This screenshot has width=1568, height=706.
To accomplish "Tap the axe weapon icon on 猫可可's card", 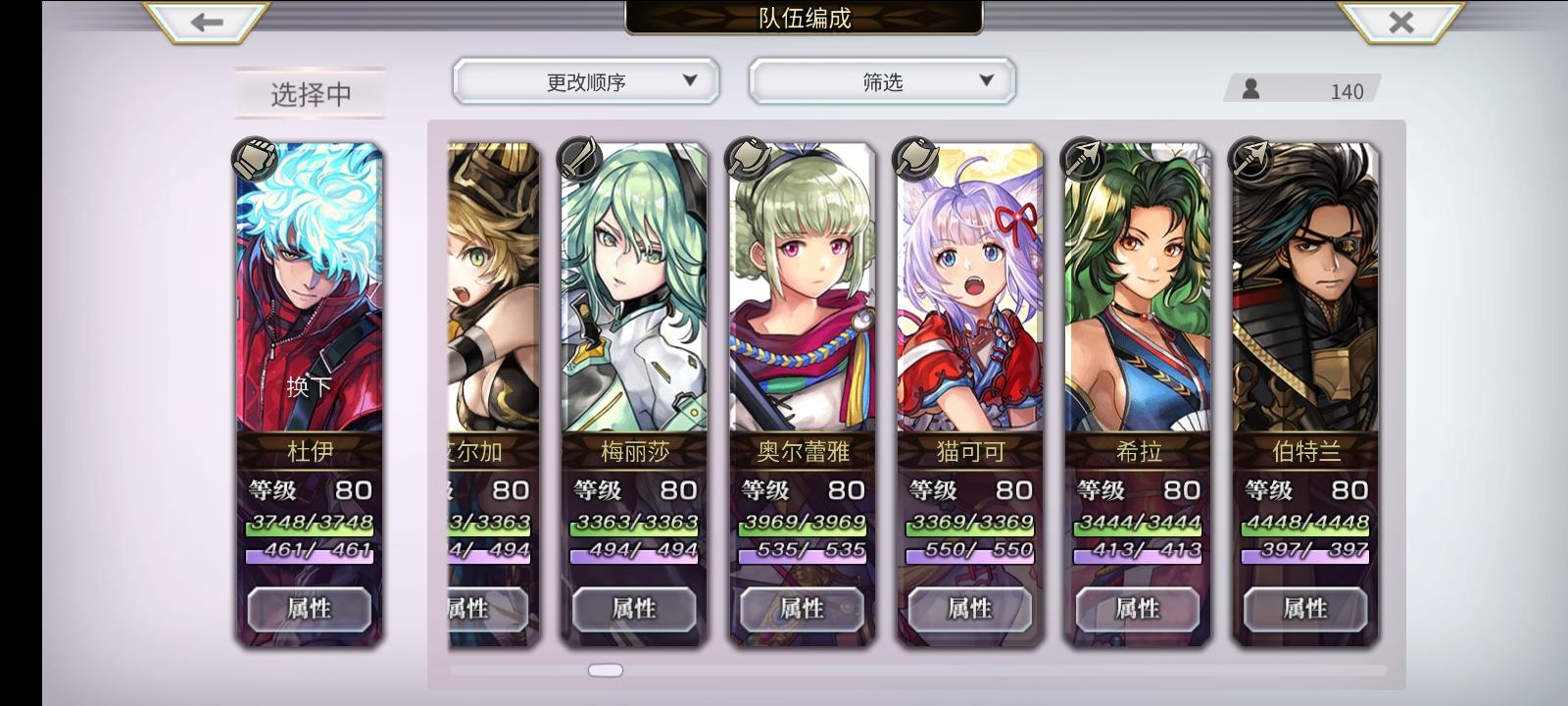I will pyautogui.click(x=916, y=159).
